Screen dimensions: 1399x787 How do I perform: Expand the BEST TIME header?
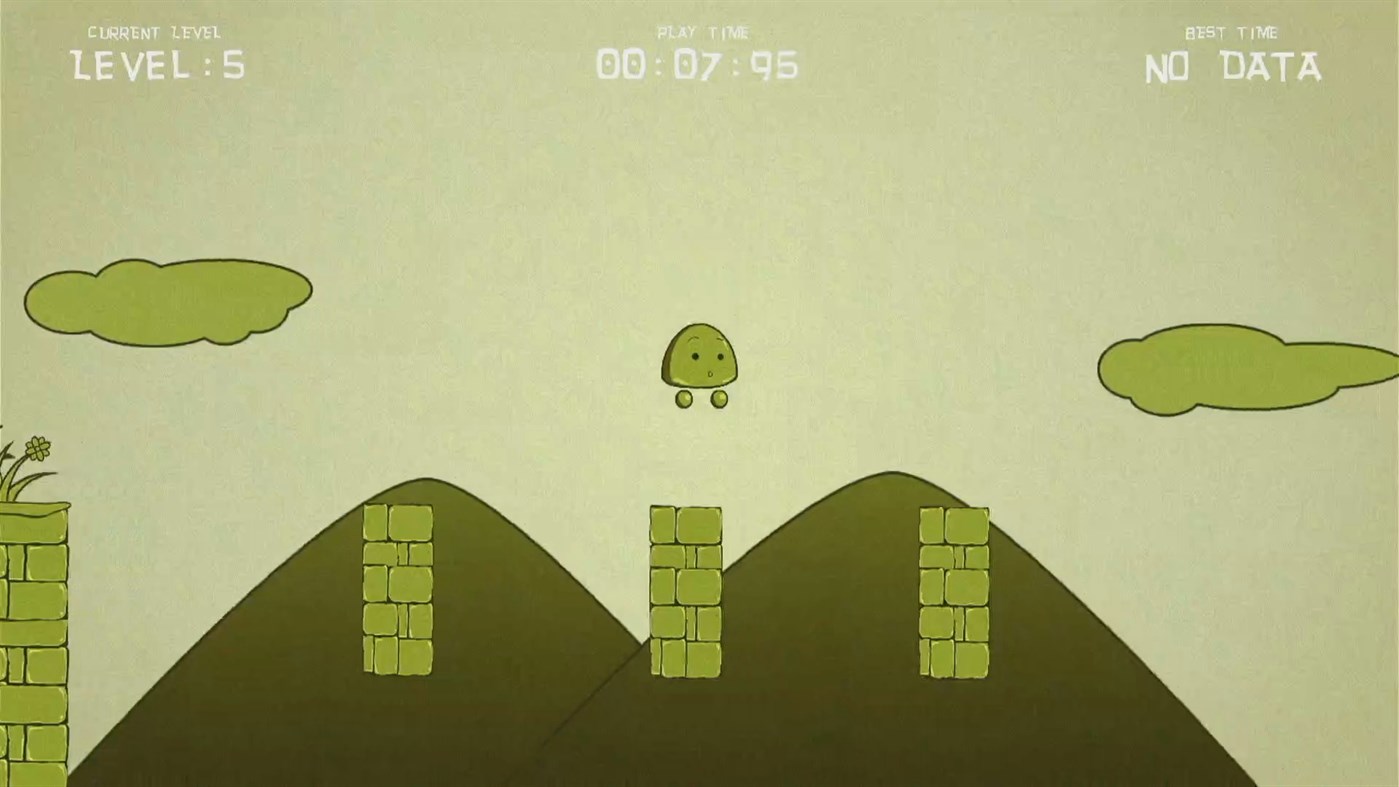click(1232, 32)
